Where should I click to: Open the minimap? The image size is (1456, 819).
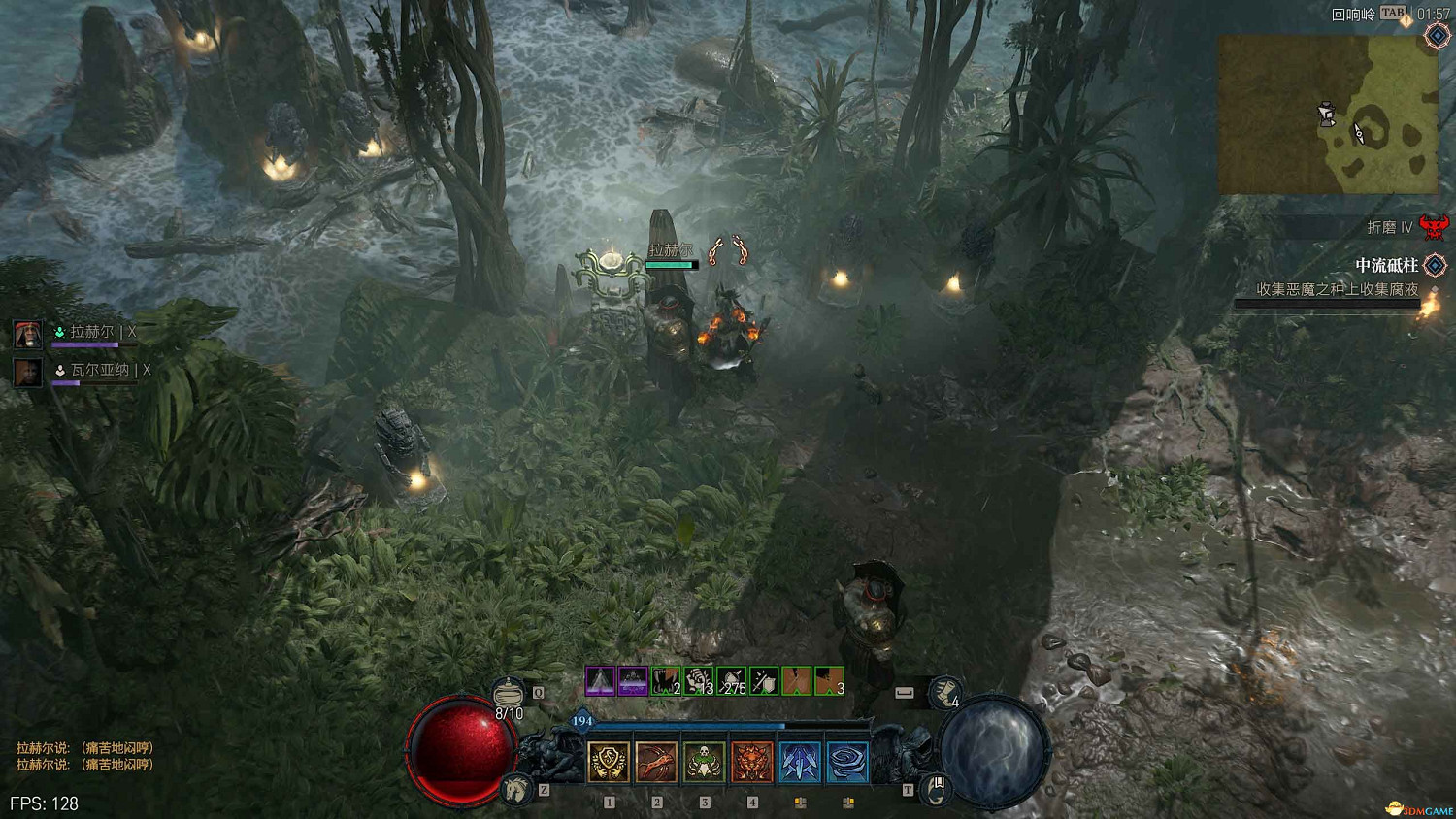[1327, 115]
